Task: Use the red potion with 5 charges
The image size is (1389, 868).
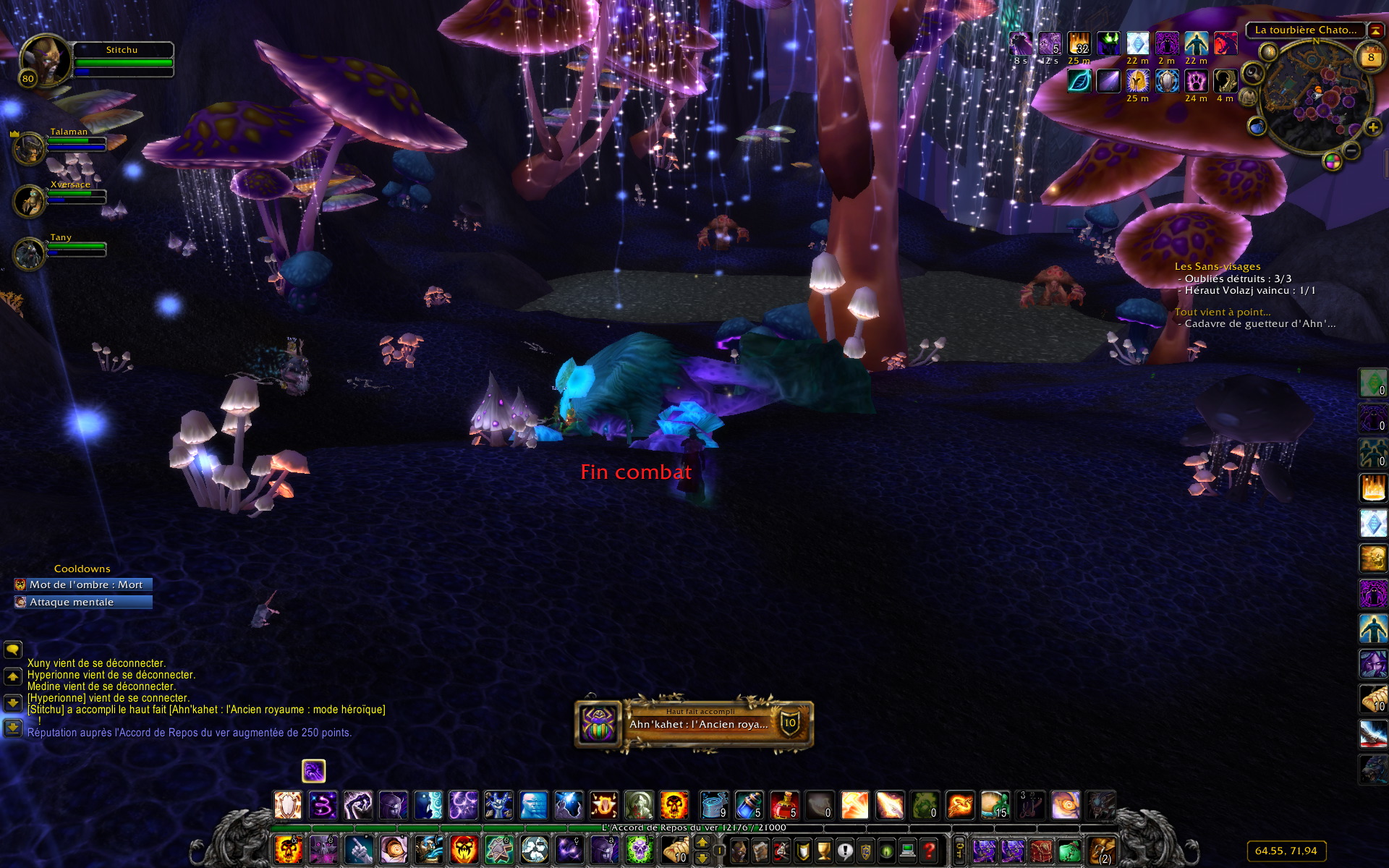Action: (784, 805)
